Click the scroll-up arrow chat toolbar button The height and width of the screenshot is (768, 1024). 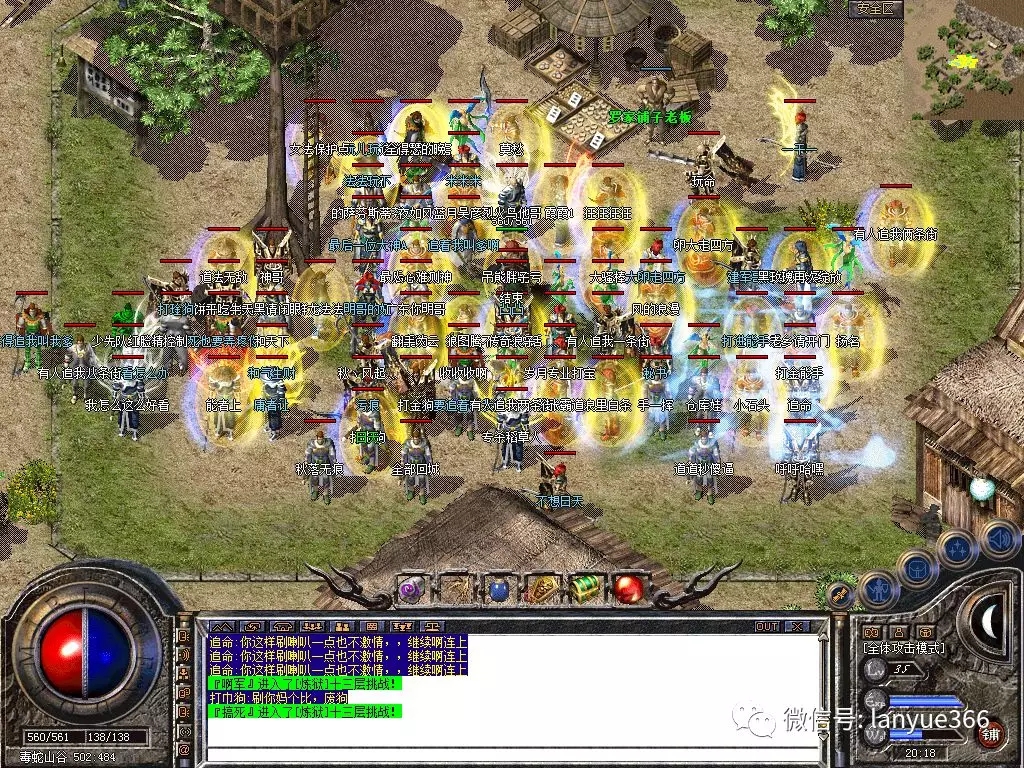219,627
